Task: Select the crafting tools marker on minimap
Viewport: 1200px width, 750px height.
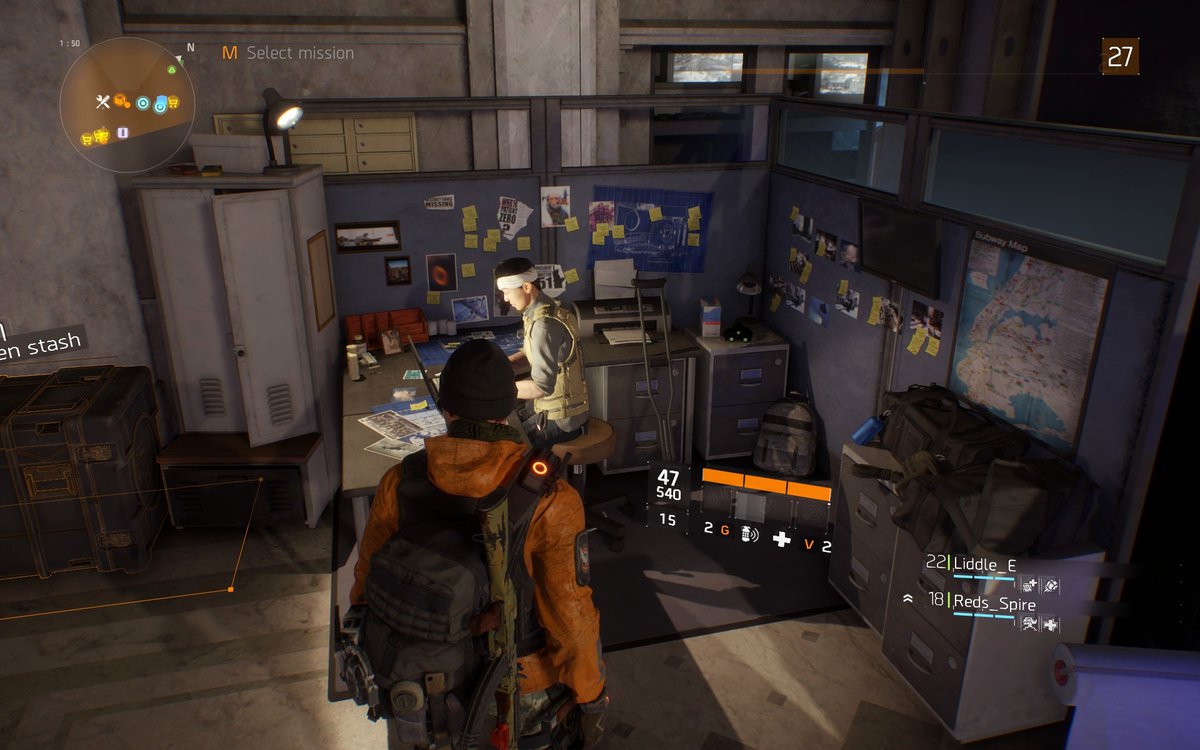Action: coord(102,101)
